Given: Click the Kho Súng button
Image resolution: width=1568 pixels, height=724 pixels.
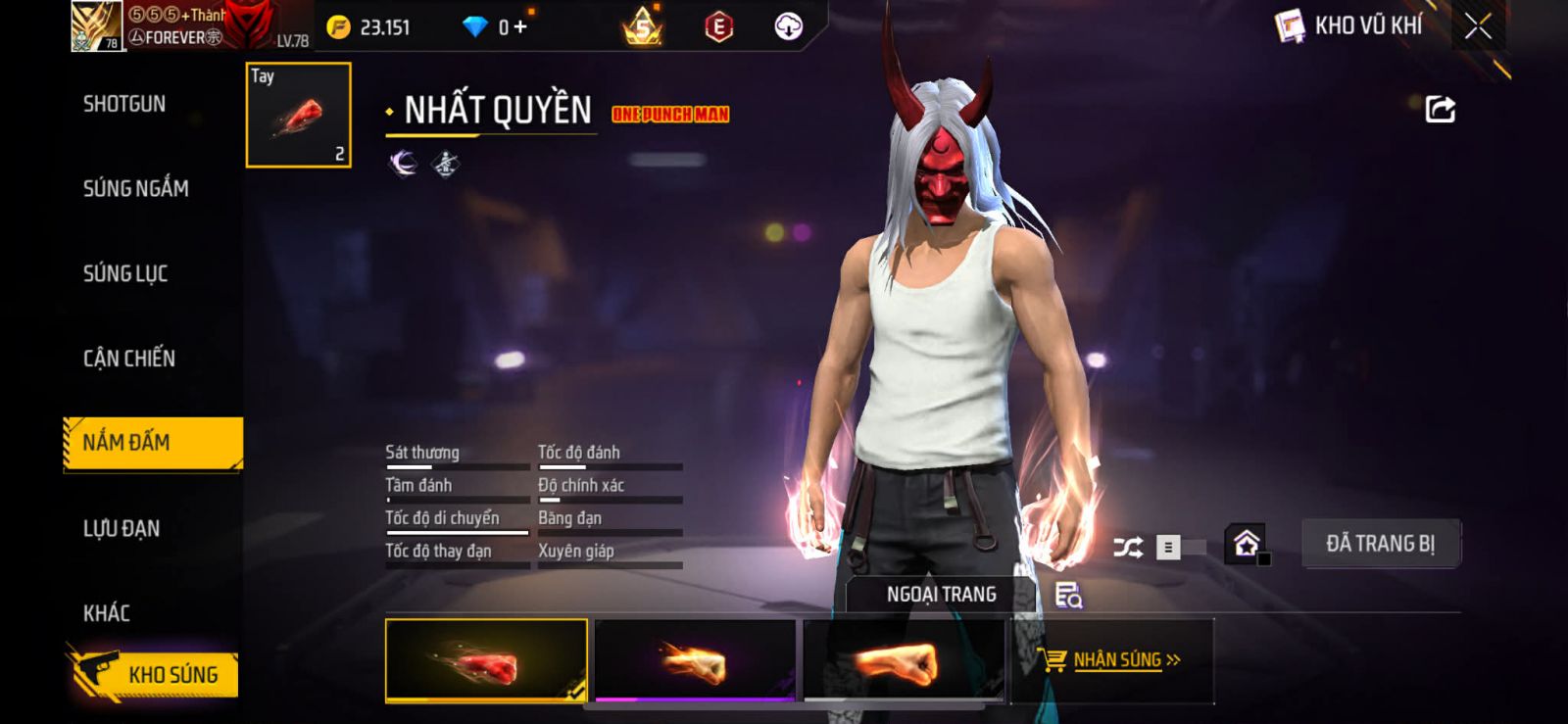Looking at the screenshot, I should tap(156, 674).
